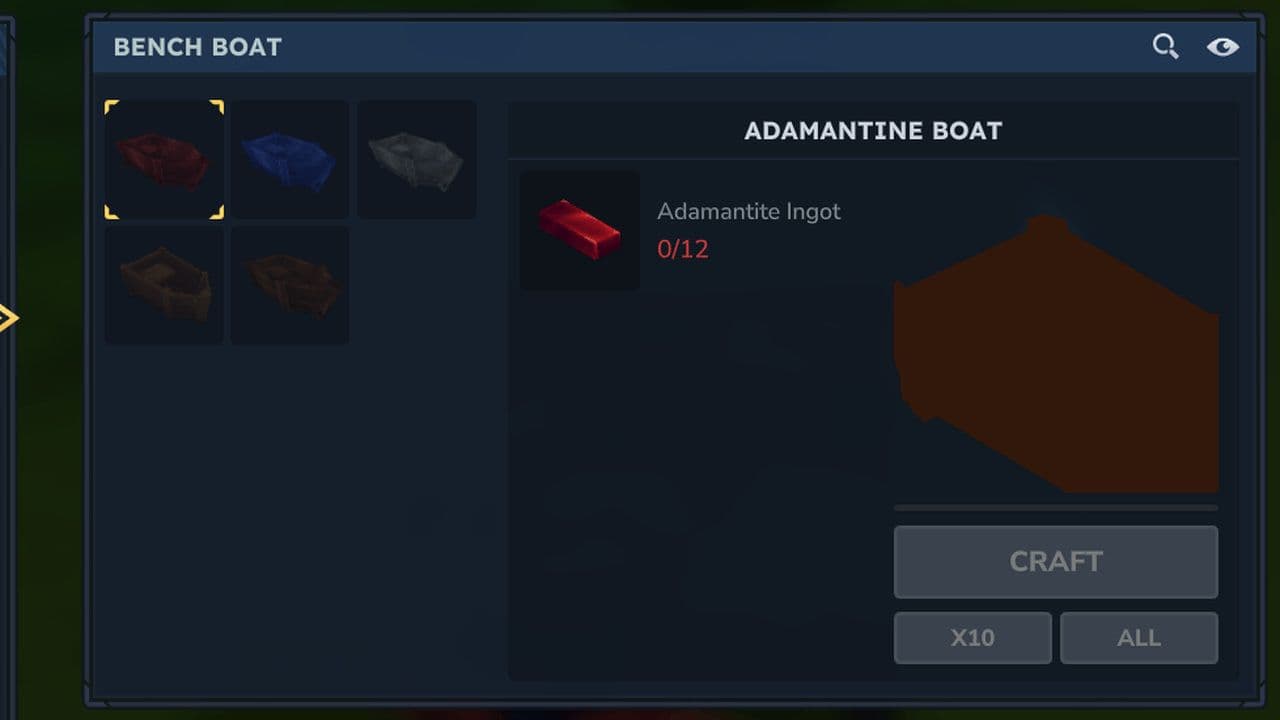The height and width of the screenshot is (720, 1280).
Task: Click the Adamantite Ingot name text
Action: 748,211
